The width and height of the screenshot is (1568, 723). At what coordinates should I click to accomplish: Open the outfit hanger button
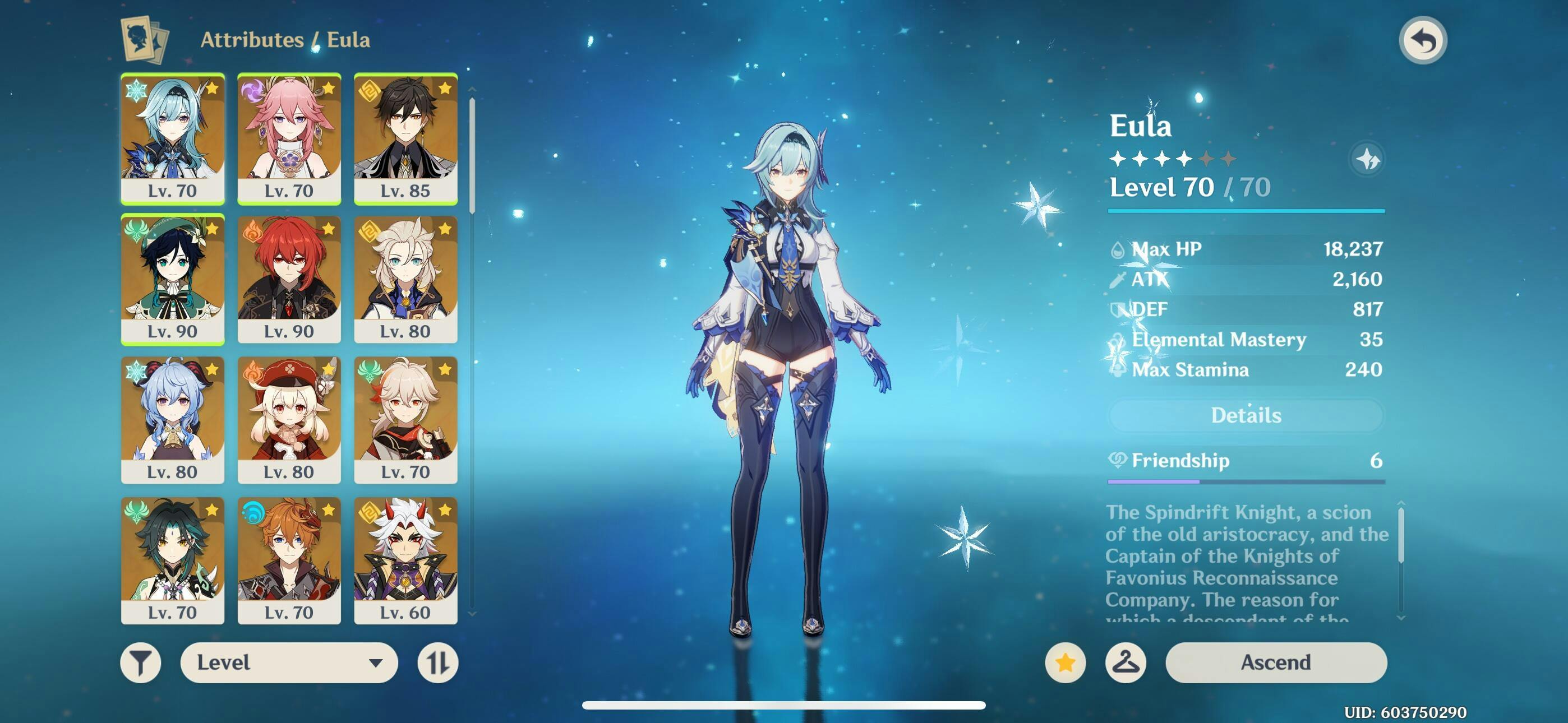[1126, 662]
